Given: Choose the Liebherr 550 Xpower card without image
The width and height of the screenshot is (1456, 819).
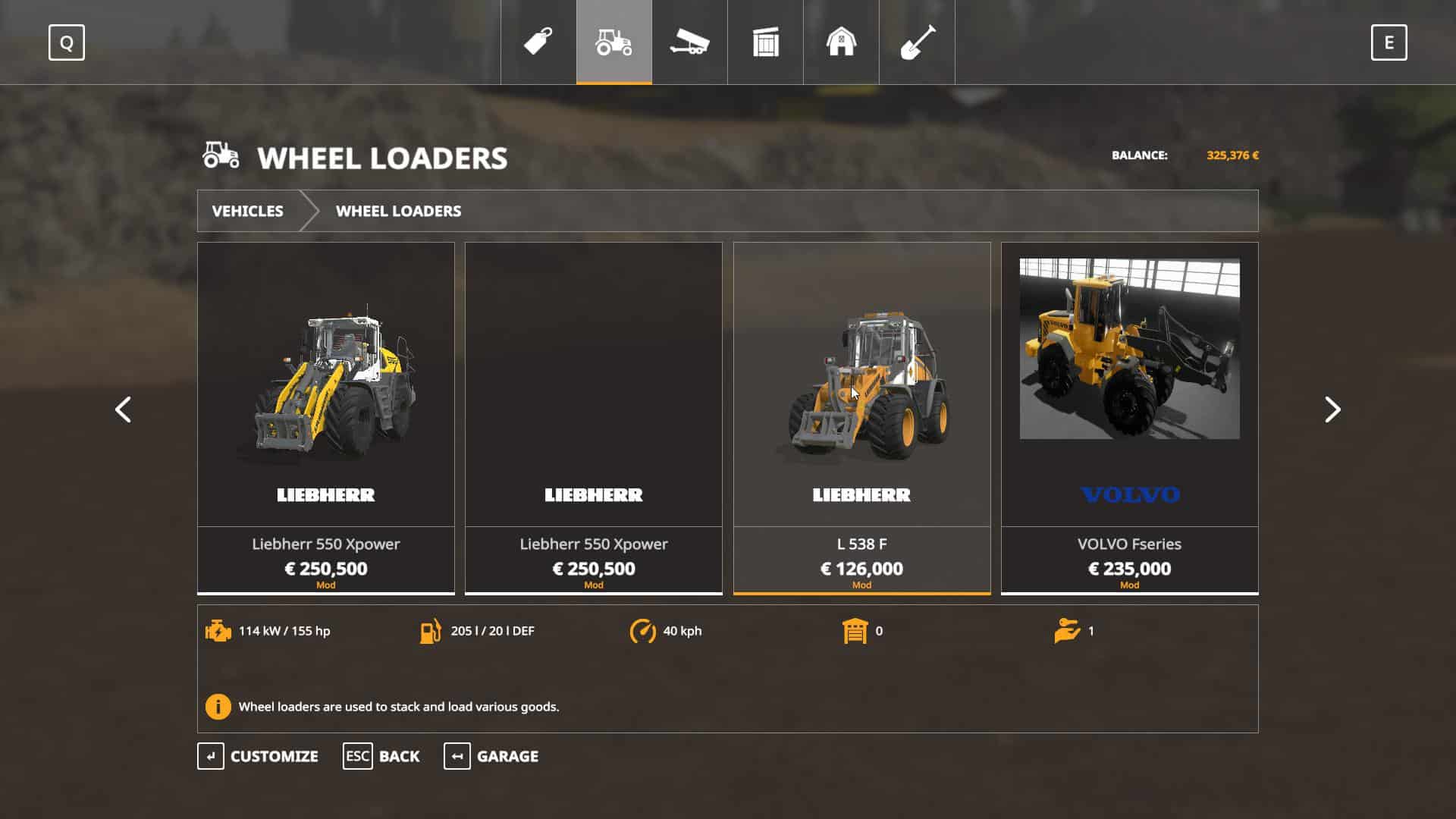Looking at the screenshot, I should (x=594, y=417).
